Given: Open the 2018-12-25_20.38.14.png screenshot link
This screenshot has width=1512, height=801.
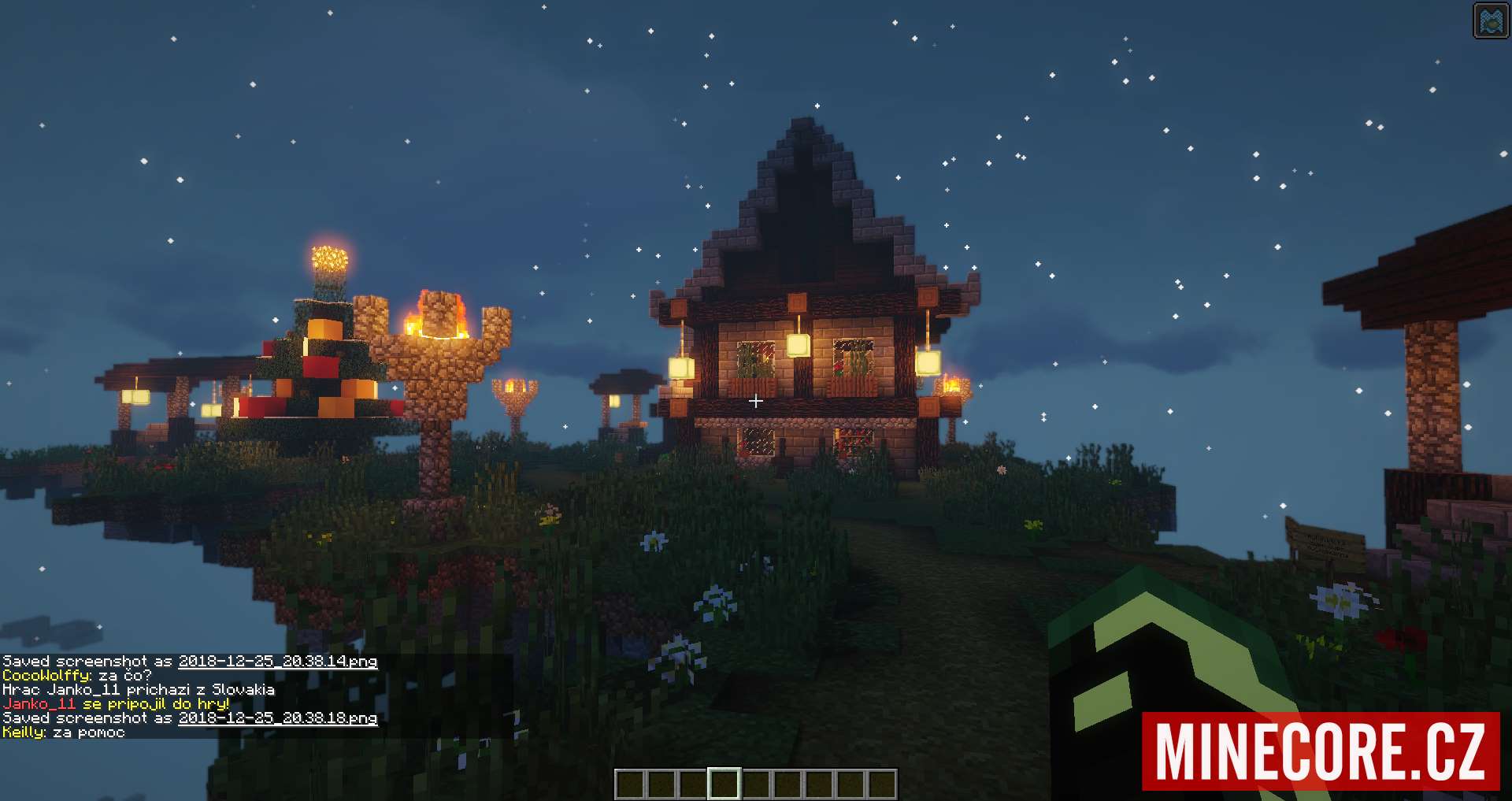Looking at the screenshot, I should (277, 662).
